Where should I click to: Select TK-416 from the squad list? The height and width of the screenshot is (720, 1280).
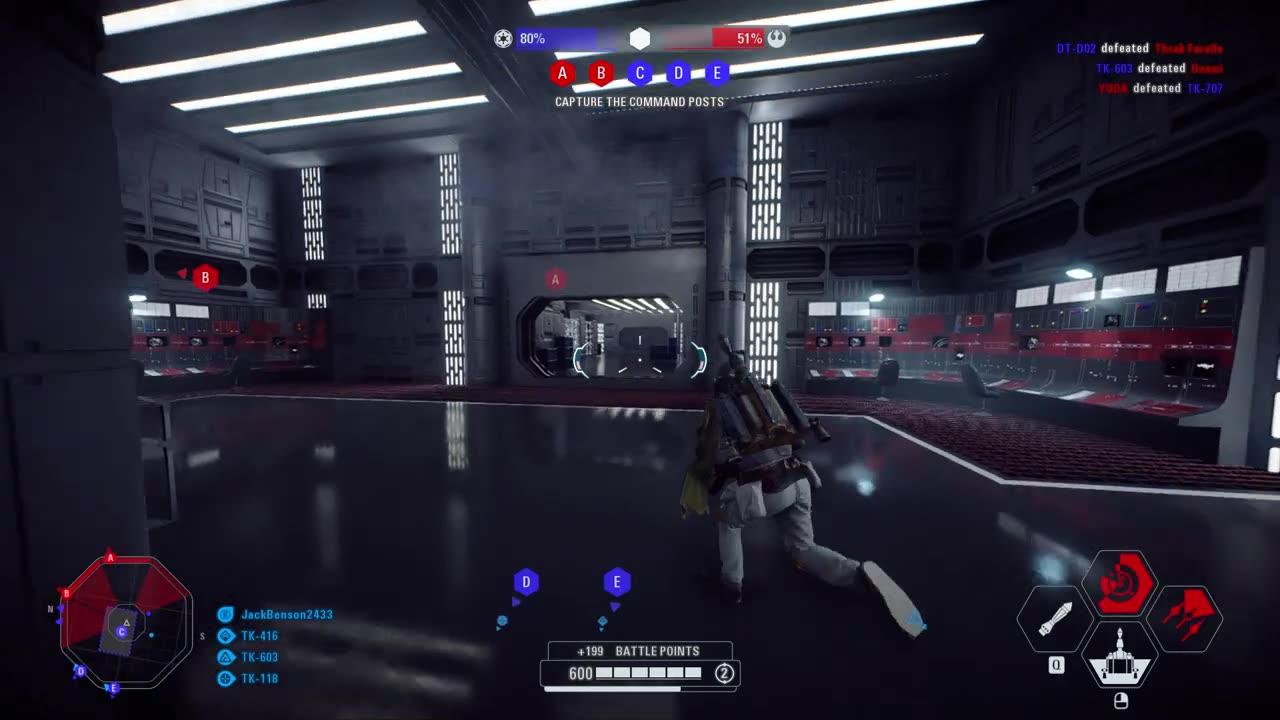[258, 635]
